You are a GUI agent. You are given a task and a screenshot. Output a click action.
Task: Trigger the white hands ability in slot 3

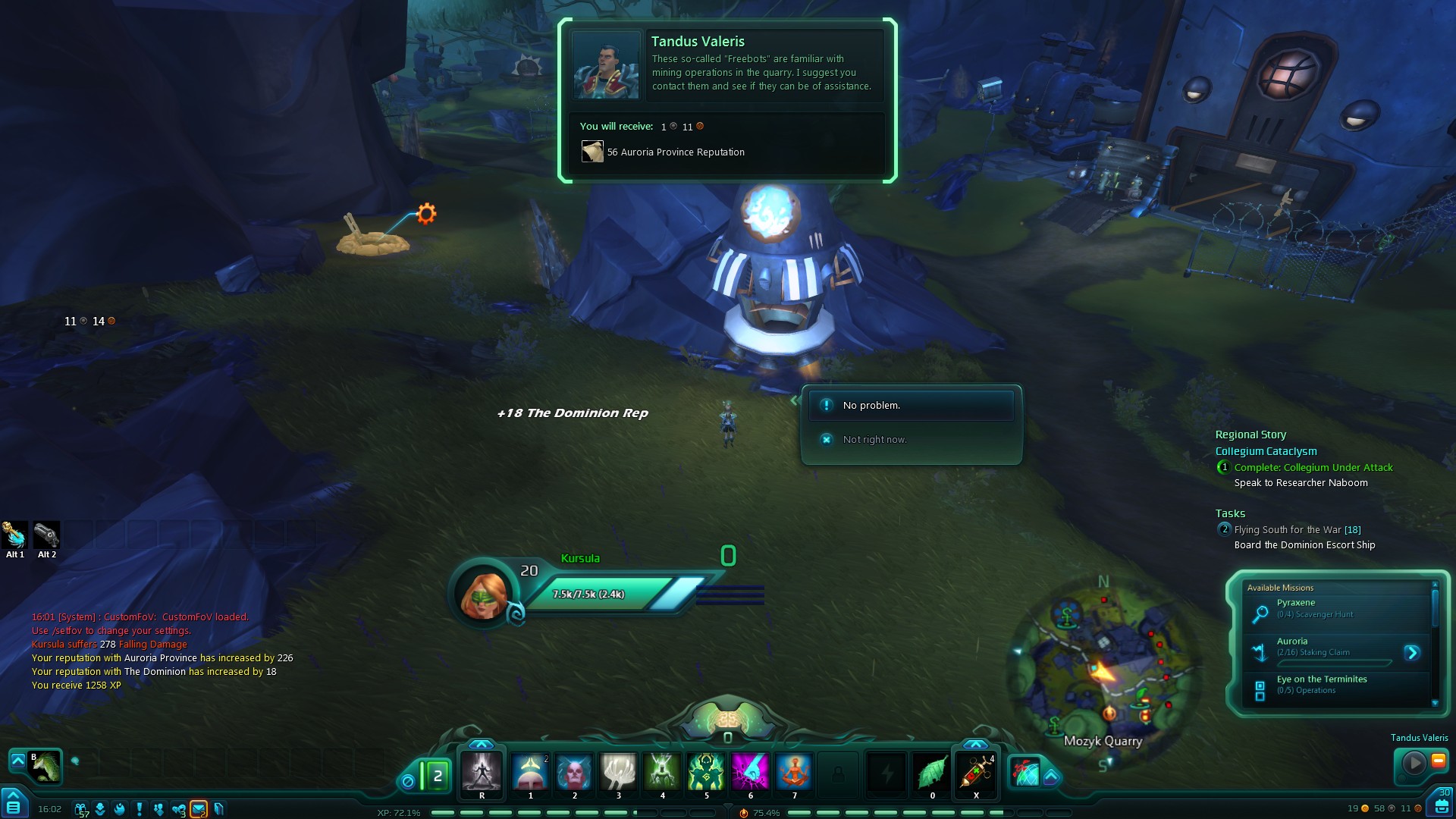coord(618,772)
